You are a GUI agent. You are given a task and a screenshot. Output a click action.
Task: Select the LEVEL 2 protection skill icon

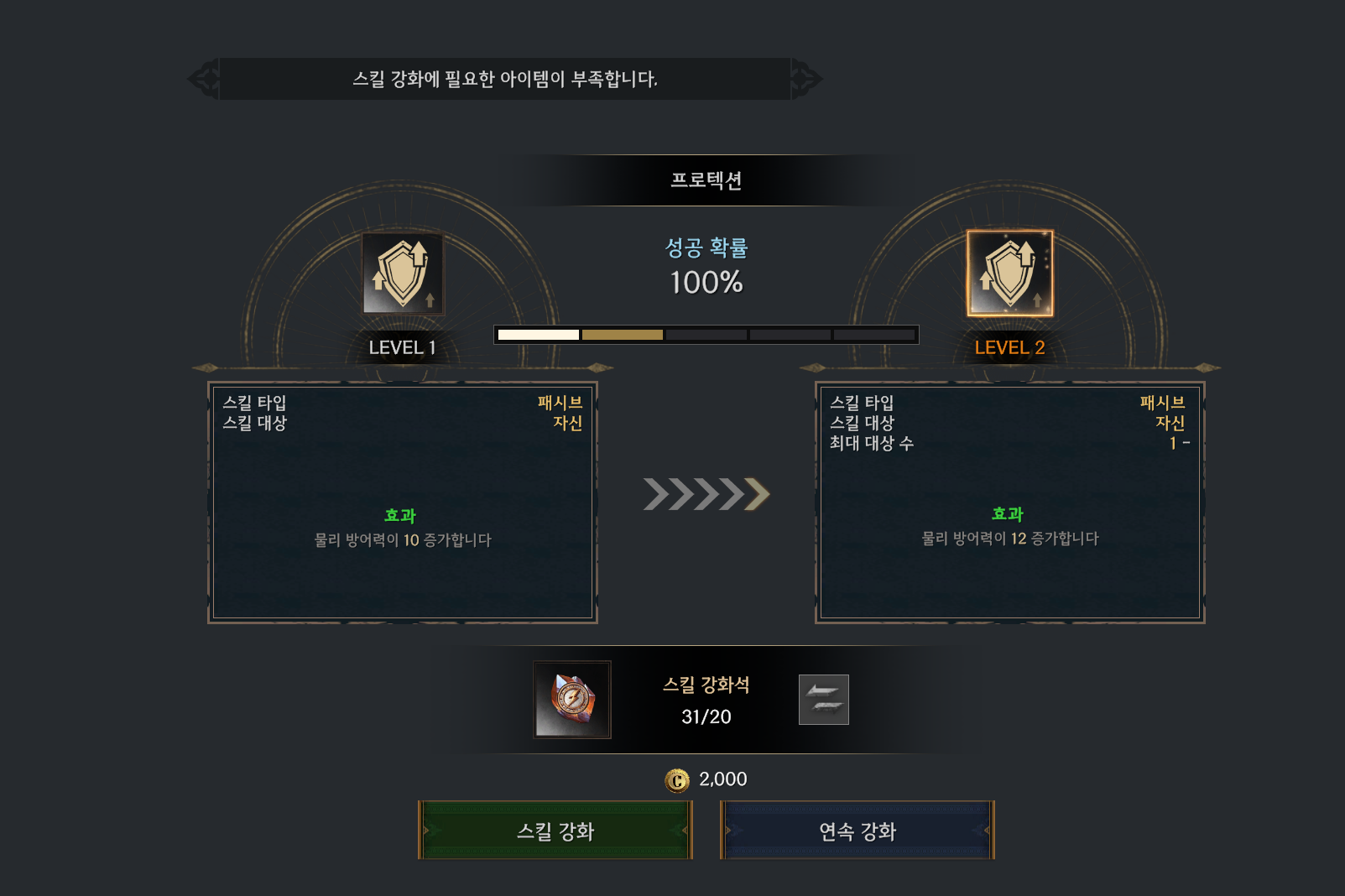[x=1009, y=273]
